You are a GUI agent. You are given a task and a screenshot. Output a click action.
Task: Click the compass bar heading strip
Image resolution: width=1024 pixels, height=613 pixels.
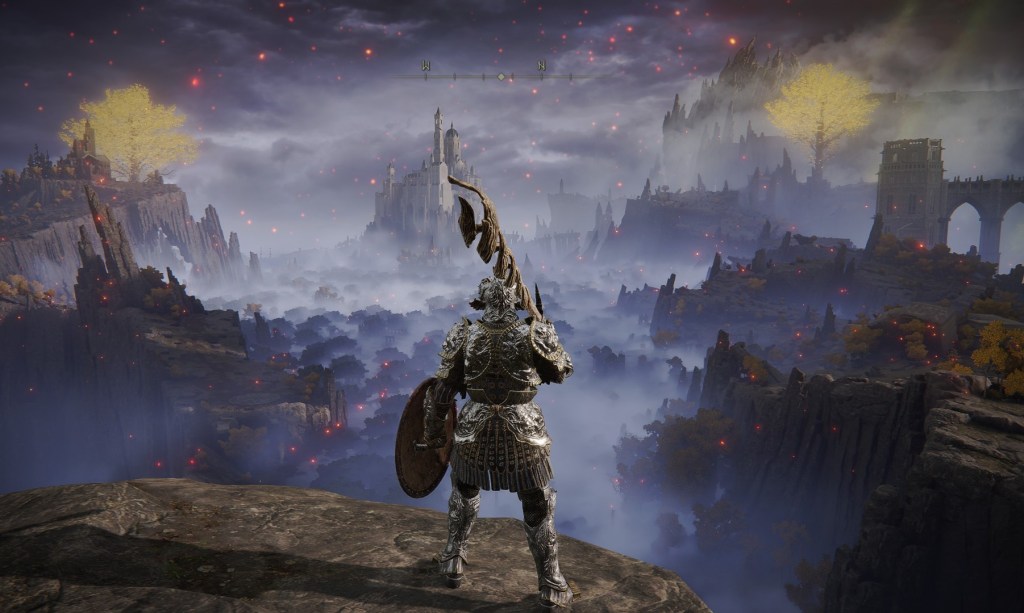point(498,76)
